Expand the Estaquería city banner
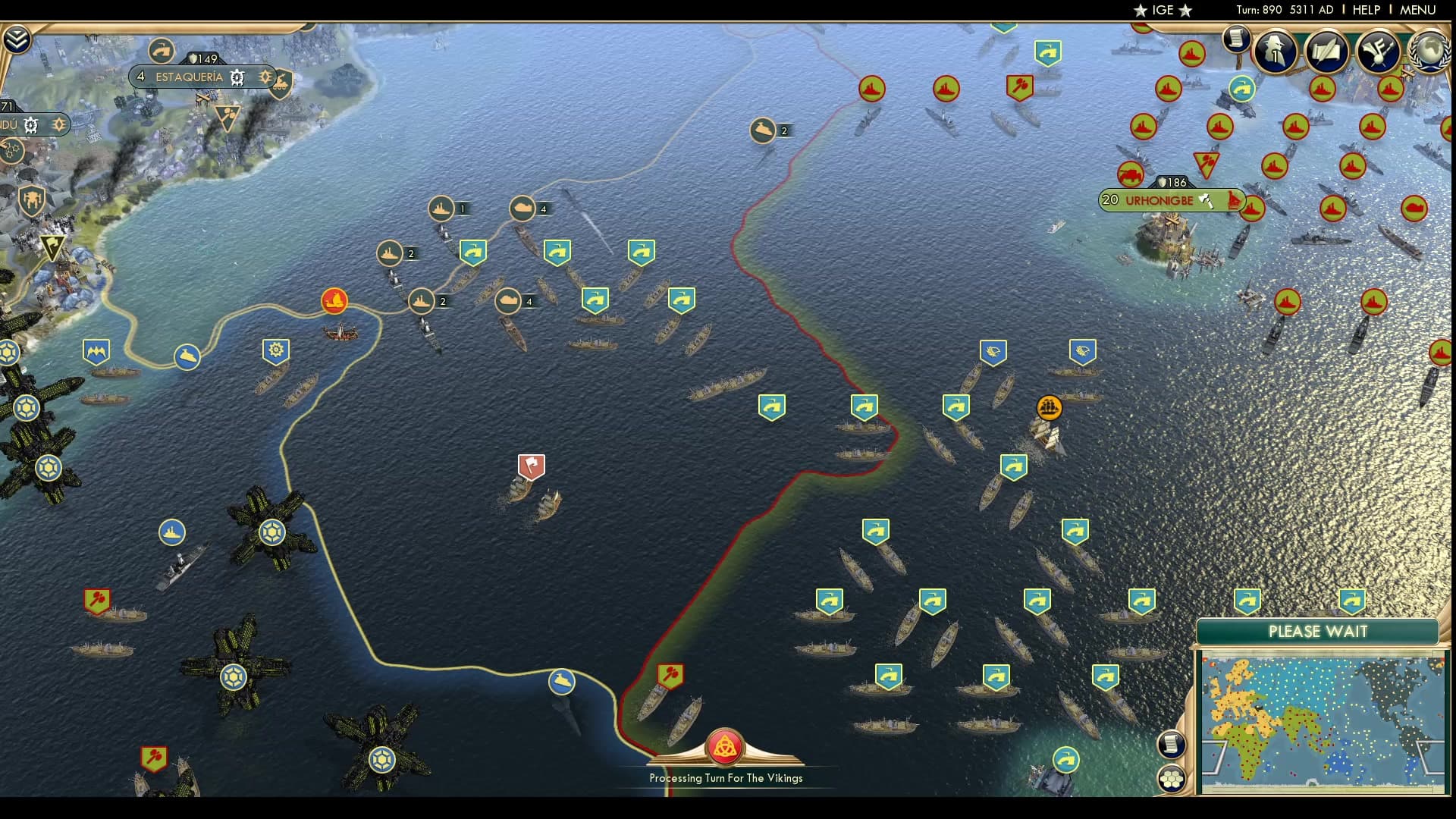The width and height of the screenshot is (1456, 819). tap(190, 77)
